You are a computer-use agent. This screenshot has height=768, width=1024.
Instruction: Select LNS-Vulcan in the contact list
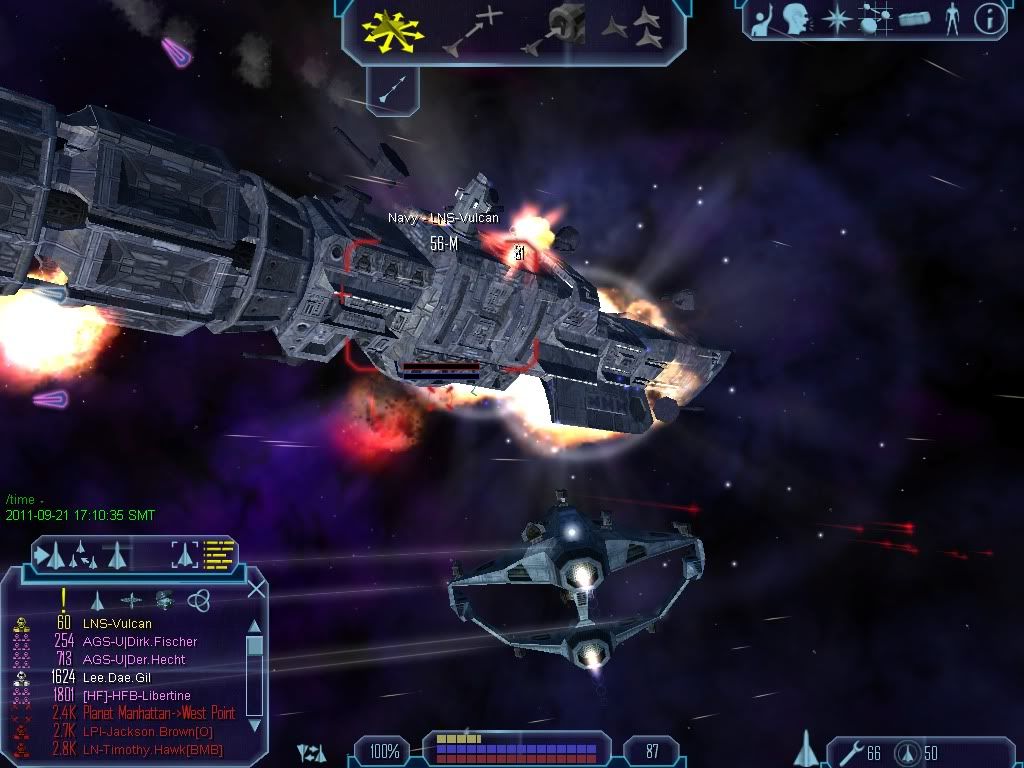[x=117, y=624]
